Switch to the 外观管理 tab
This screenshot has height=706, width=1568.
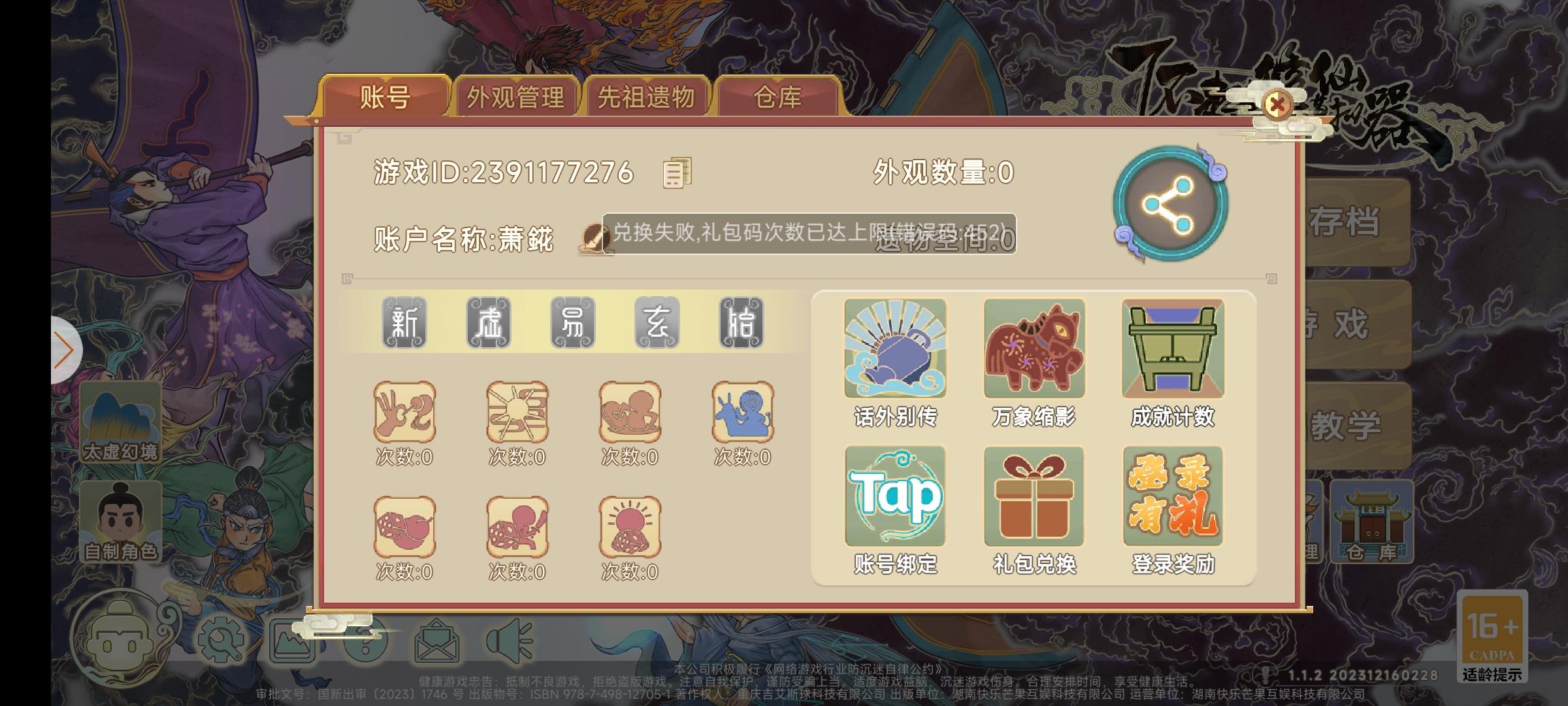[516, 97]
